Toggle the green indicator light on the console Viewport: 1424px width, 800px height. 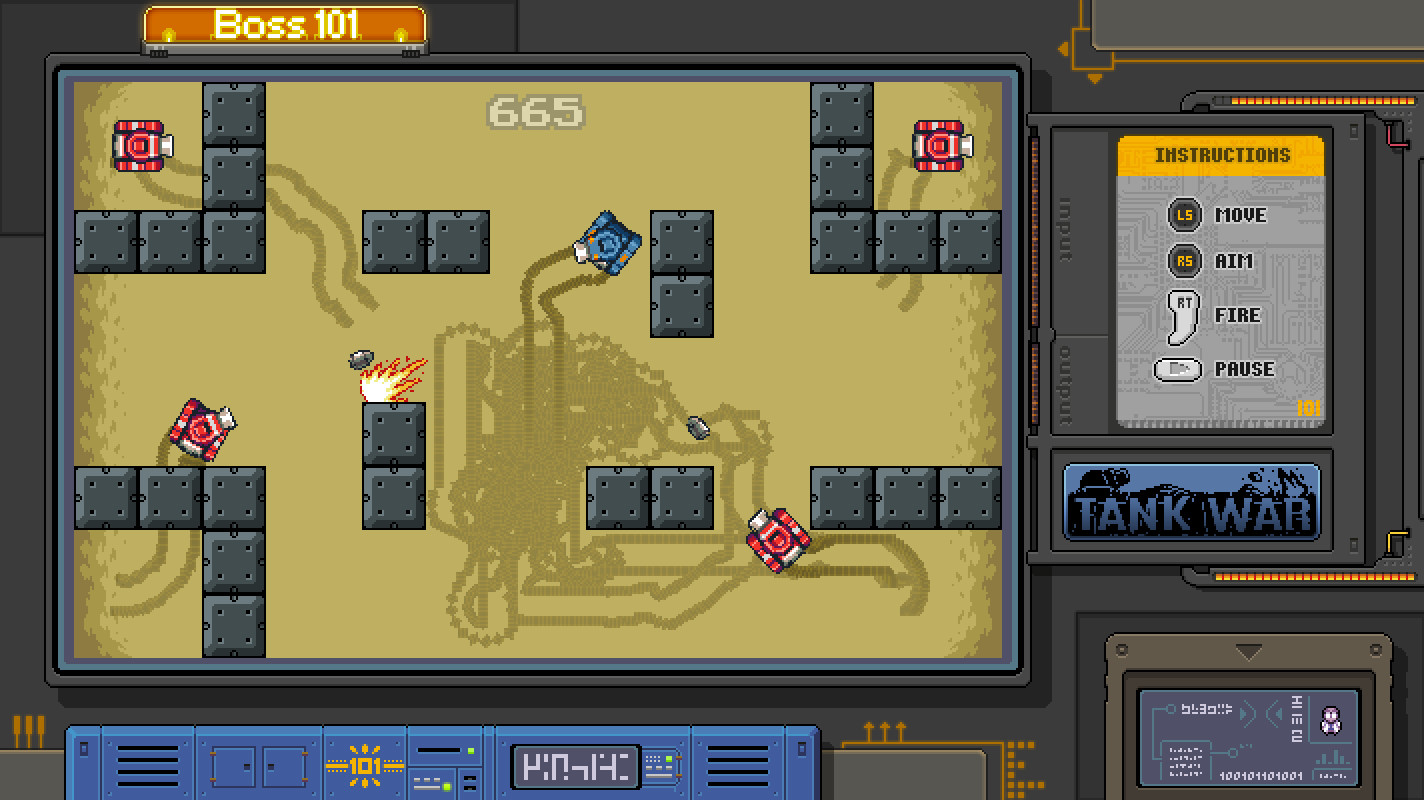pos(471,751)
